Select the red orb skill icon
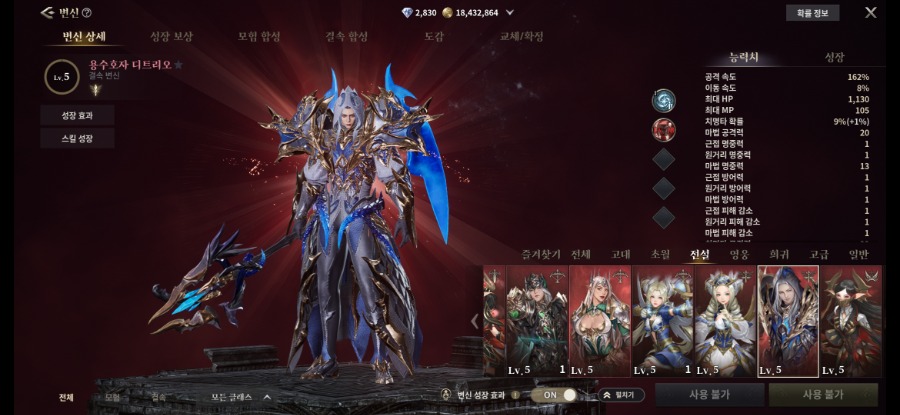900x415 pixels. [x=664, y=129]
